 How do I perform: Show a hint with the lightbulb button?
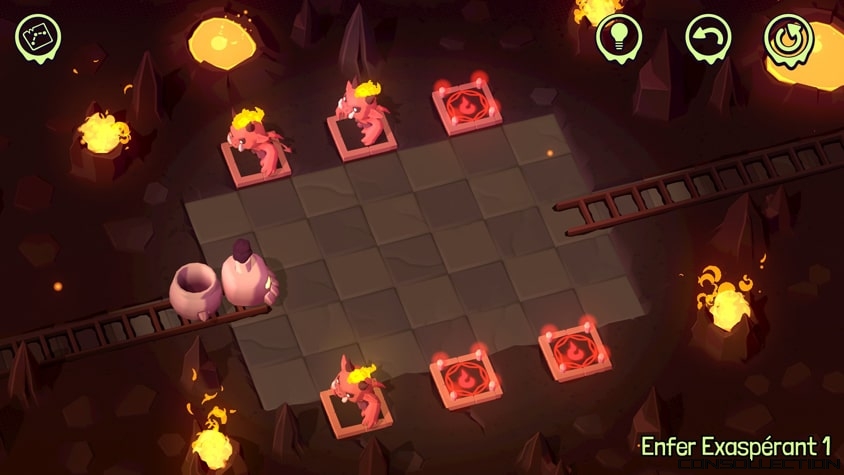click(618, 38)
